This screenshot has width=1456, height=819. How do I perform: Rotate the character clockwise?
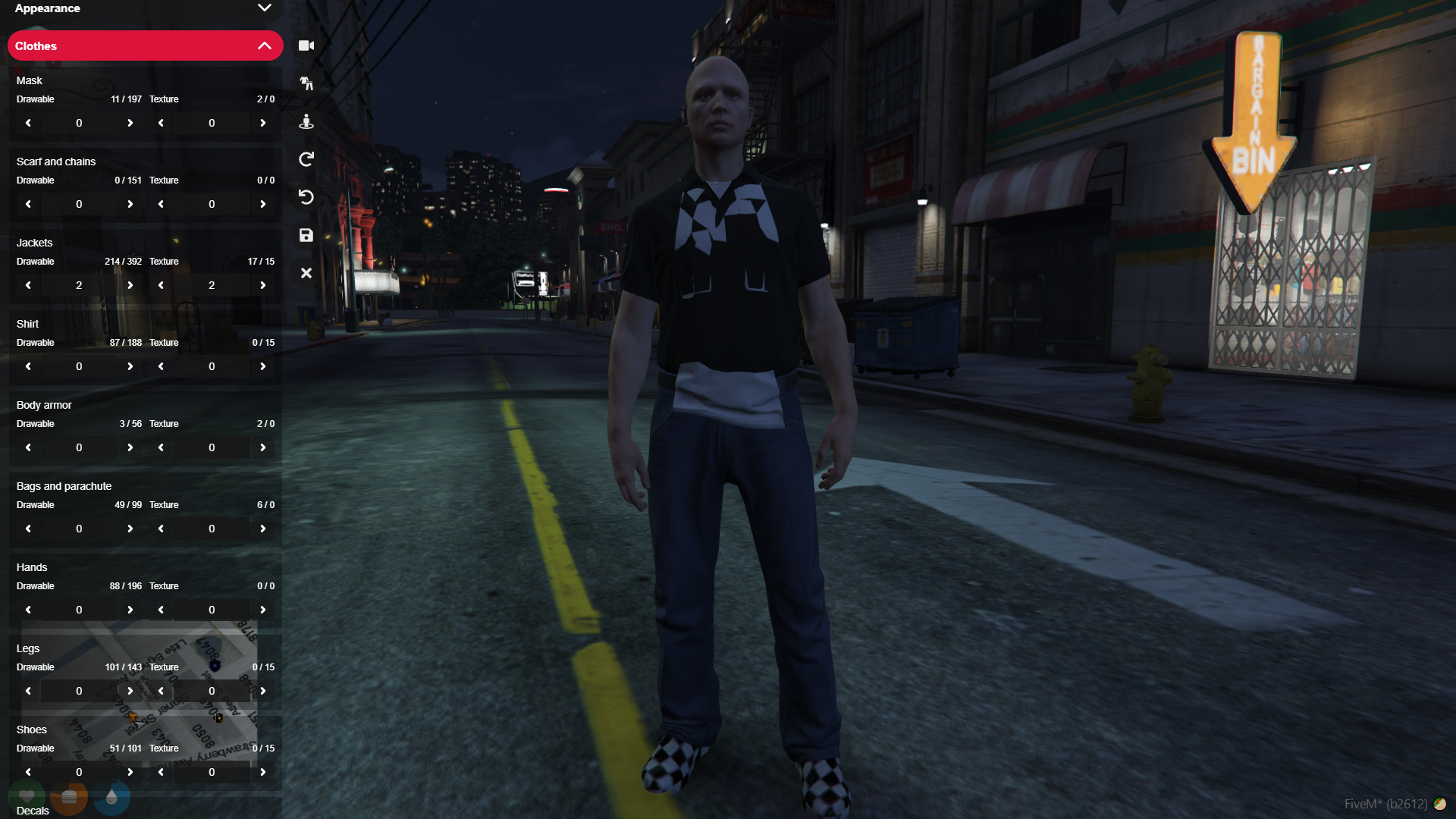pyautogui.click(x=306, y=159)
